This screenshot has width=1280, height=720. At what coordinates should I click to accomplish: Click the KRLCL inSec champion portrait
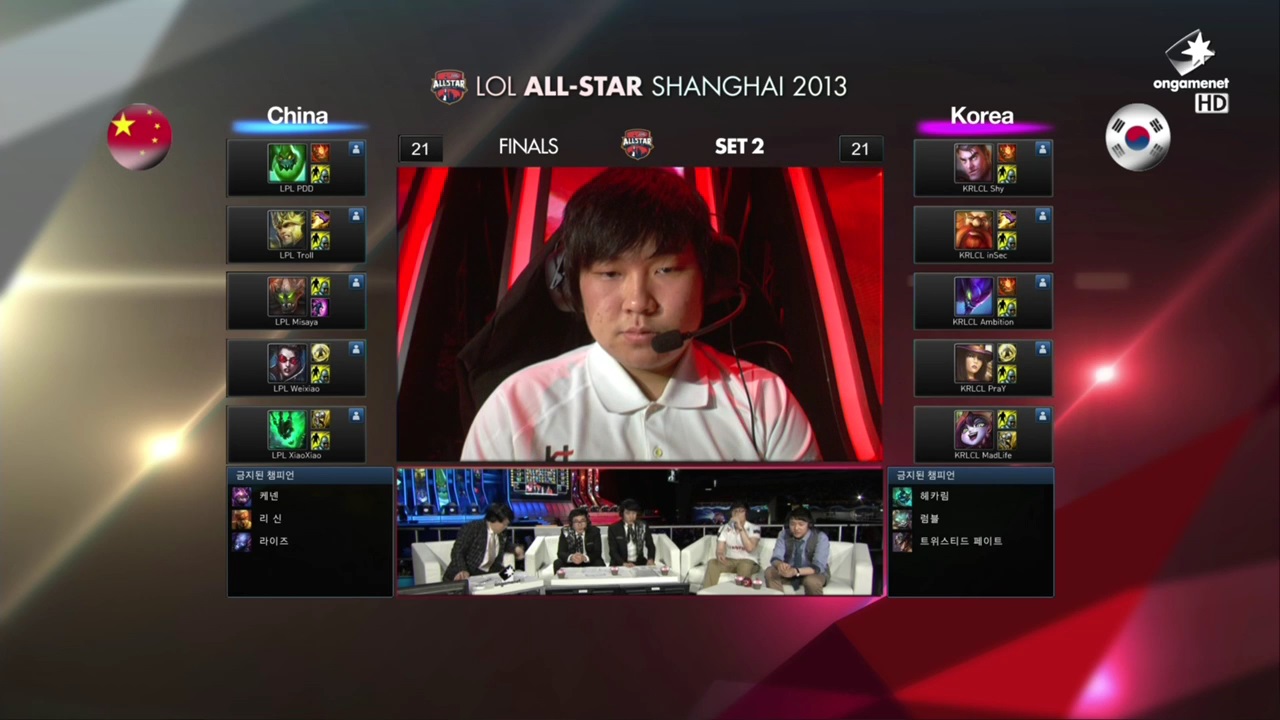[973, 230]
